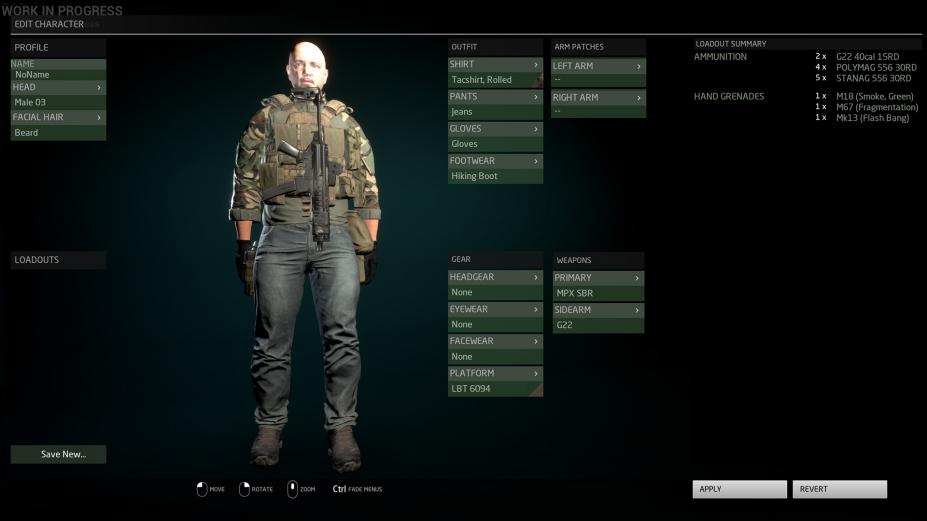Select a Left Arm patch
This screenshot has height=521, width=927.
pos(598,66)
